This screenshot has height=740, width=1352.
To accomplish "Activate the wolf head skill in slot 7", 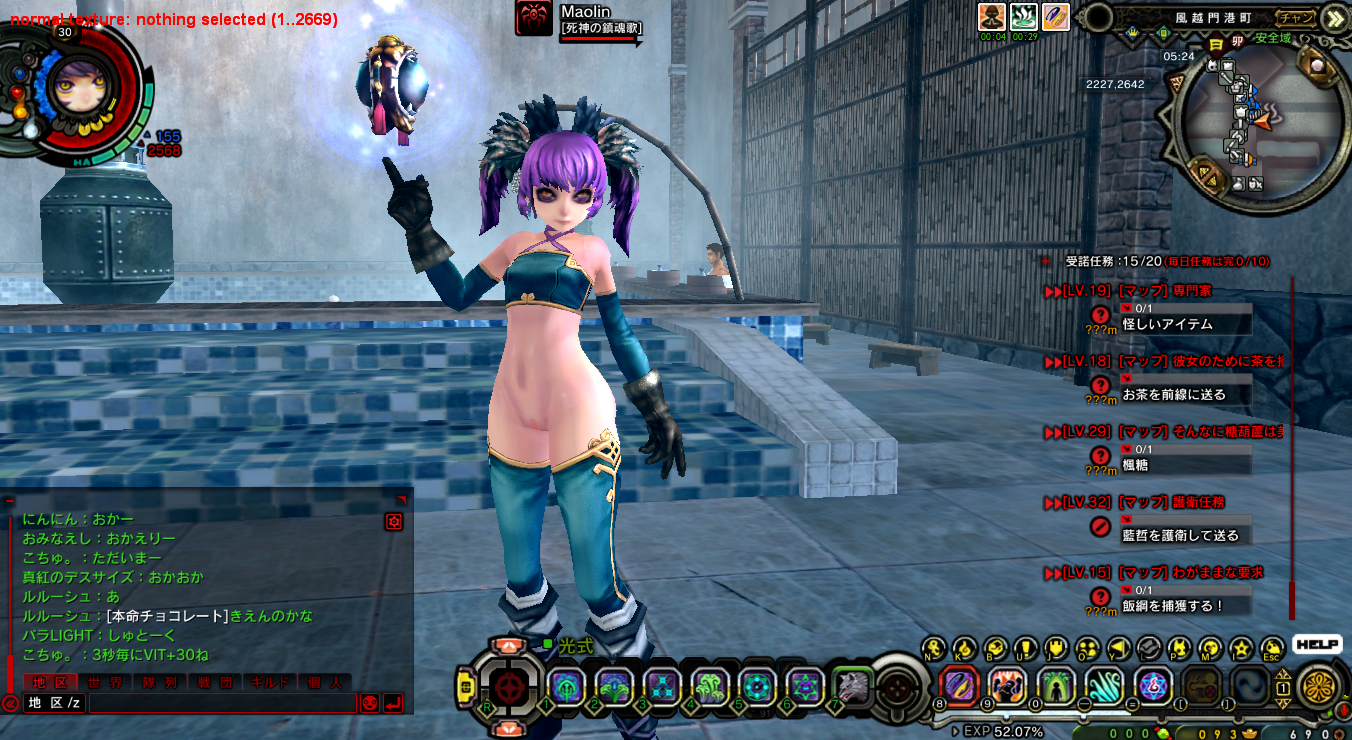I will point(852,687).
